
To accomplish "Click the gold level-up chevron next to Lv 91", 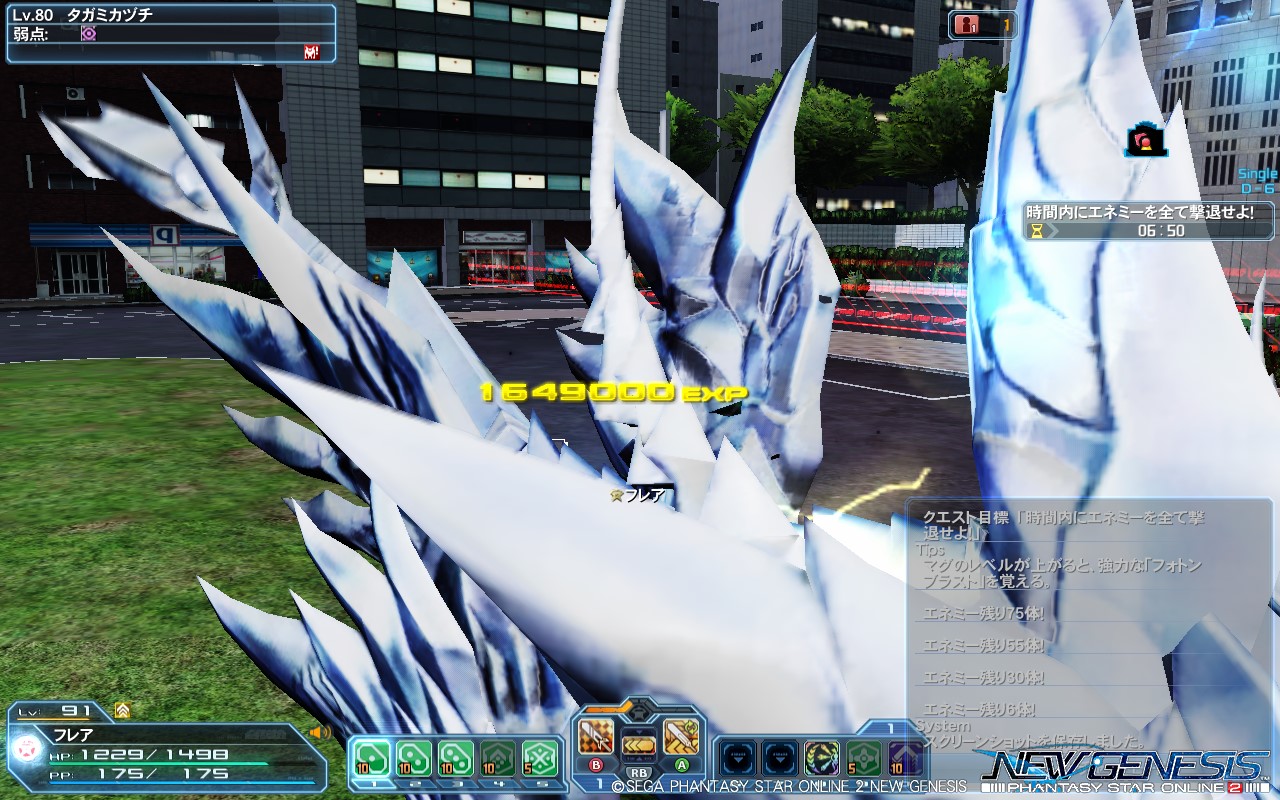I will pyautogui.click(x=124, y=710).
